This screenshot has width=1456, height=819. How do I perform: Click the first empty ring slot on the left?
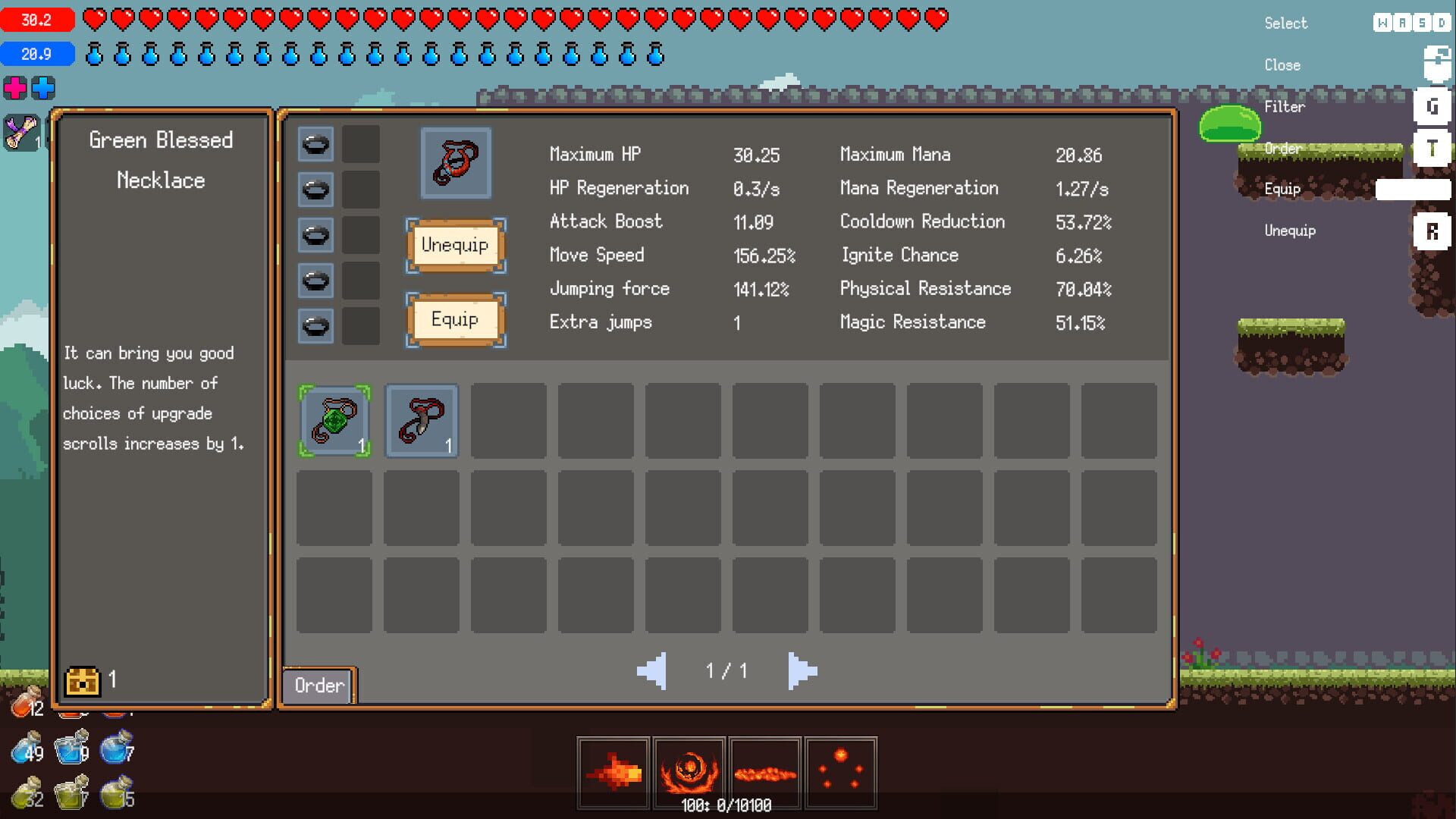315,144
